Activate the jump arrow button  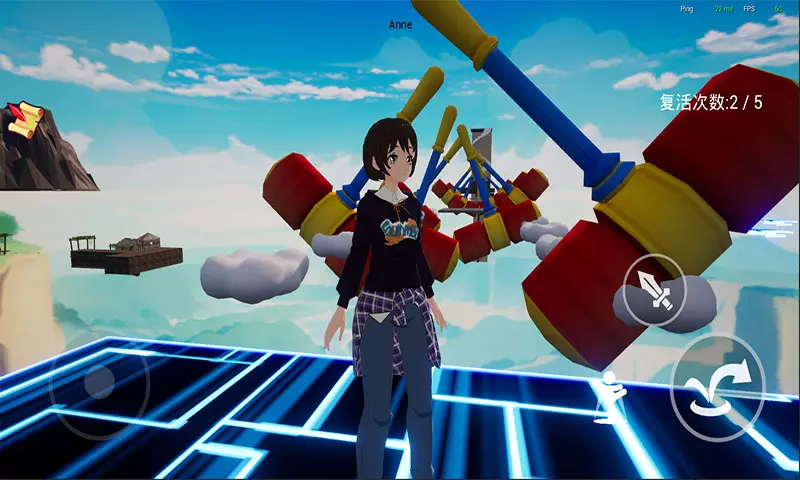(x=717, y=387)
